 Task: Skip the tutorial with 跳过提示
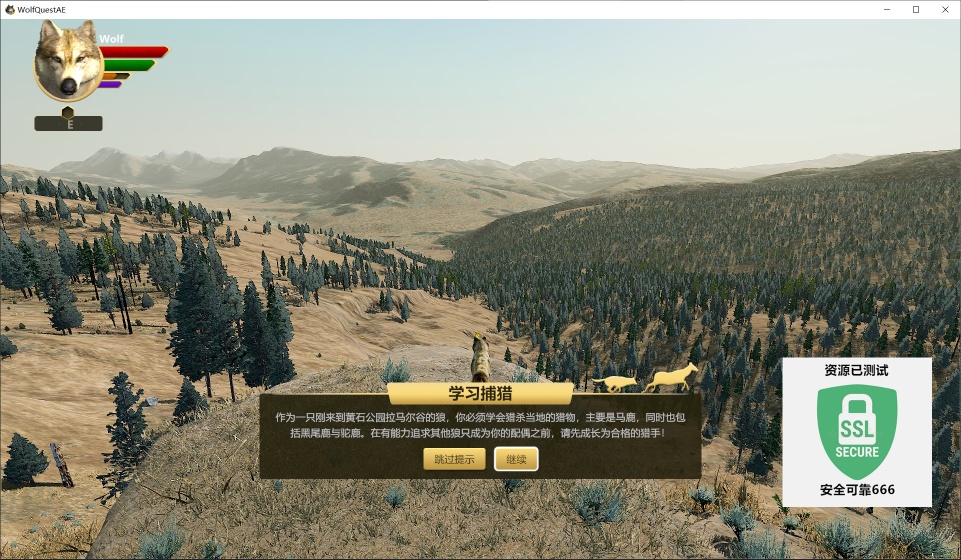coord(455,459)
